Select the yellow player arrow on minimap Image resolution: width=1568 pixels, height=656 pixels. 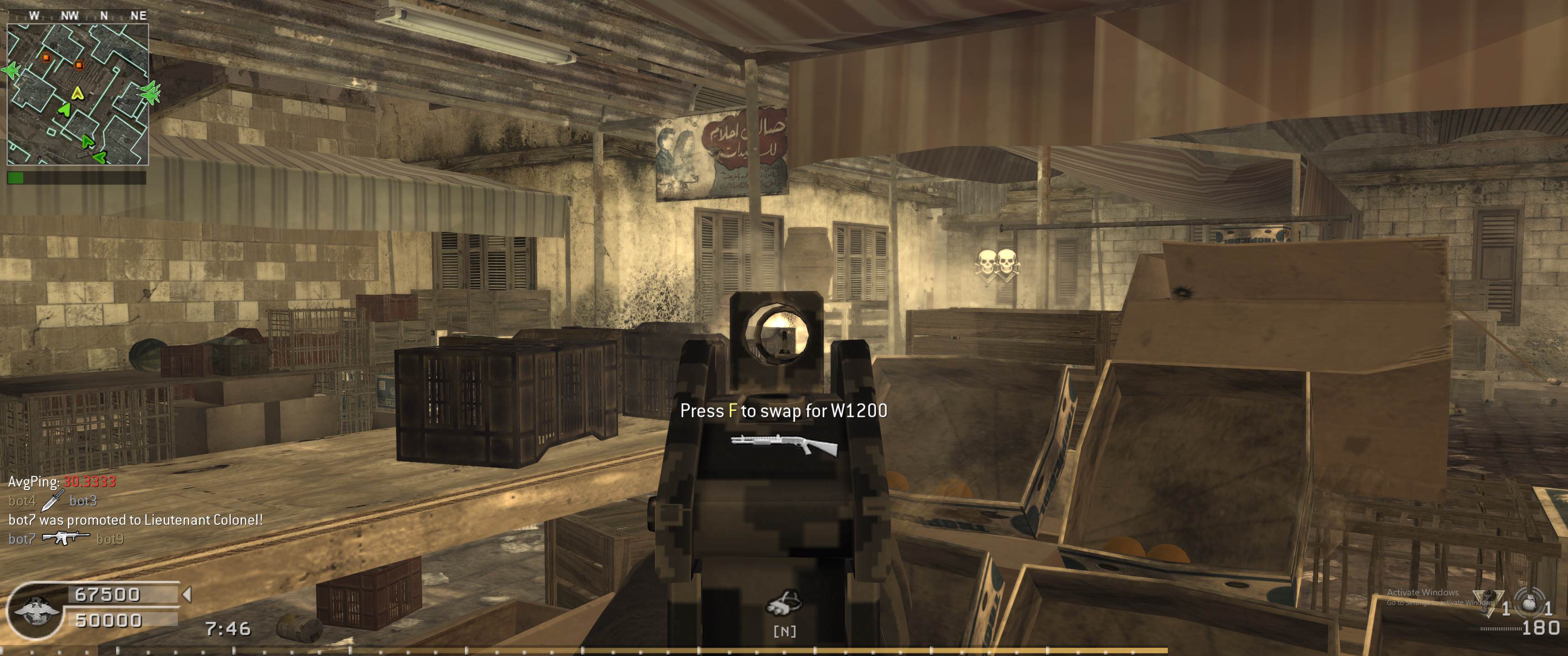tap(77, 93)
